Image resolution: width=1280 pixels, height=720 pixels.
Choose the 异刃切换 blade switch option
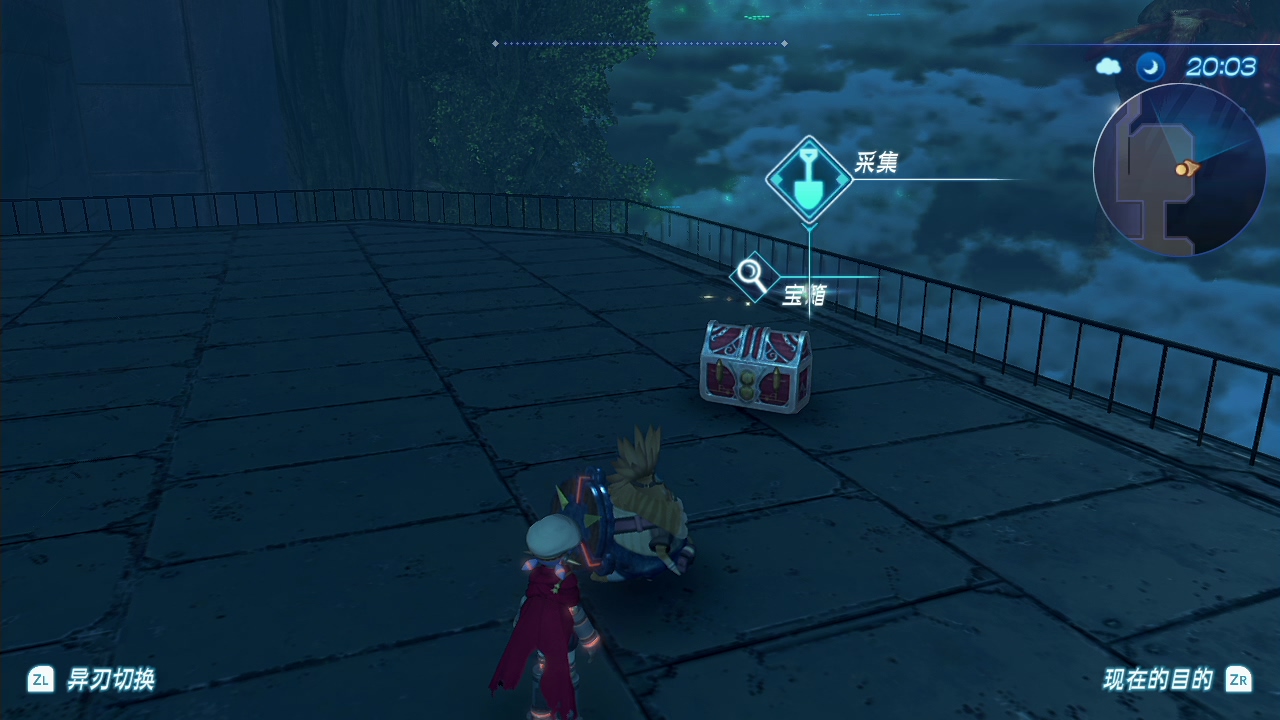[110, 680]
